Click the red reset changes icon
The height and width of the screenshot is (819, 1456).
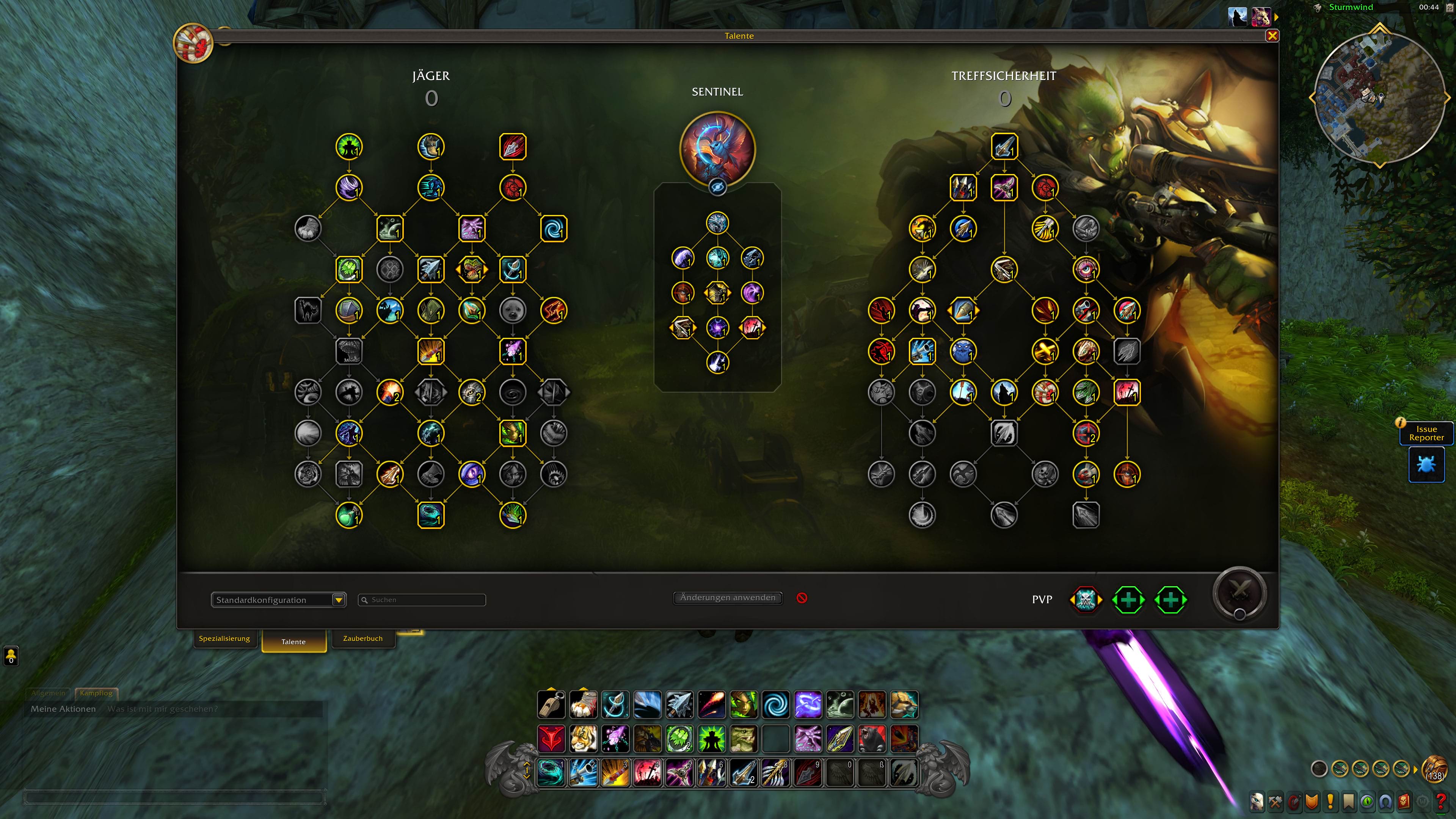click(802, 598)
